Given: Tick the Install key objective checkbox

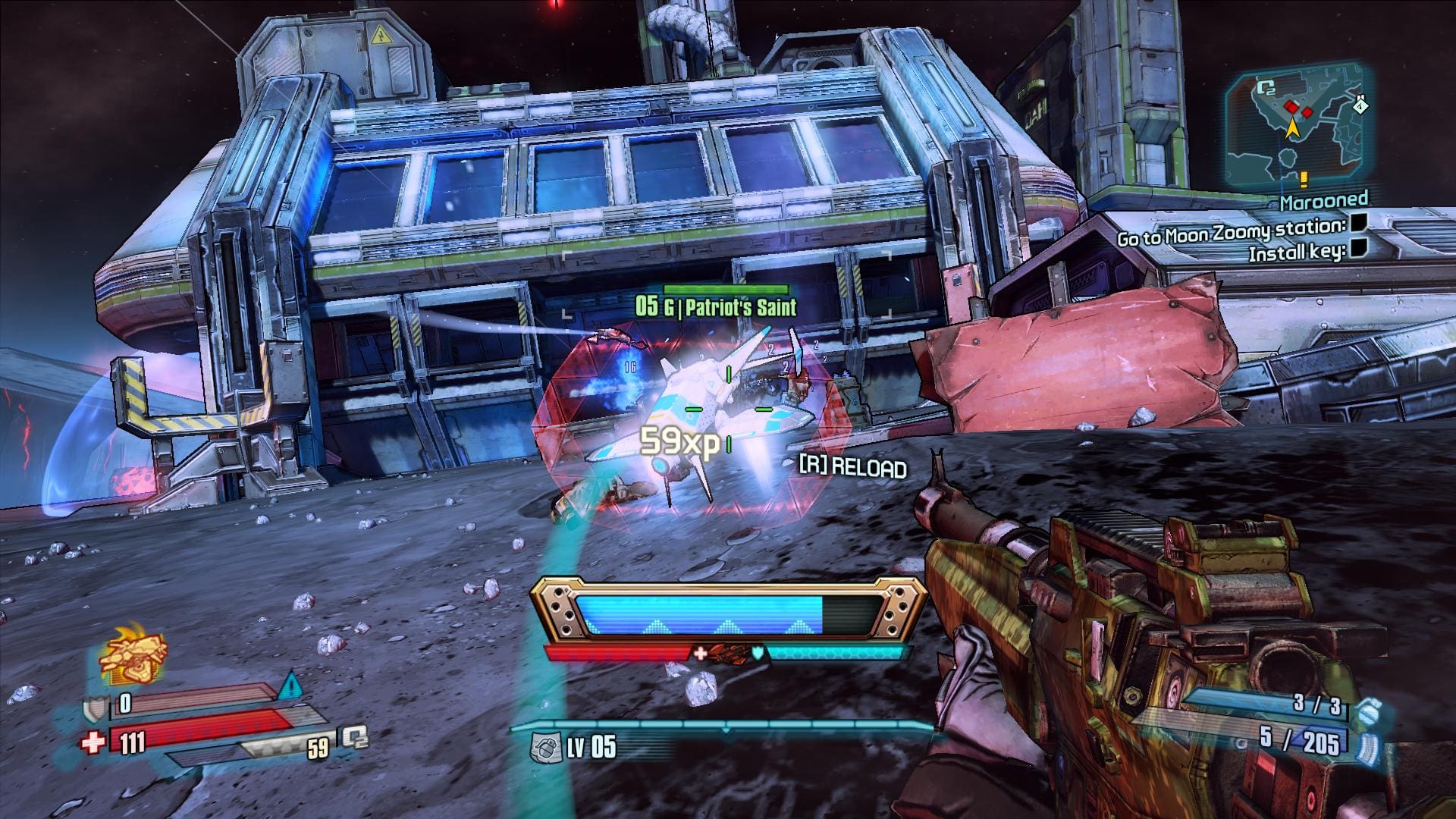Looking at the screenshot, I should pyautogui.click(x=1359, y=248).
